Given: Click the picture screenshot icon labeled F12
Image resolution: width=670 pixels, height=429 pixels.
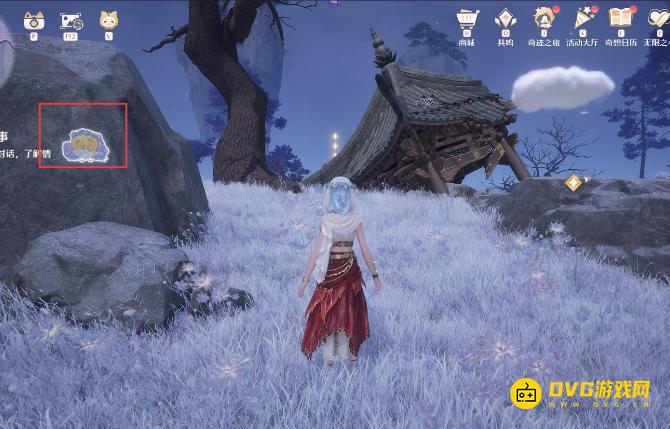Looking at the screenshot, I should click(x=71, y=20).
